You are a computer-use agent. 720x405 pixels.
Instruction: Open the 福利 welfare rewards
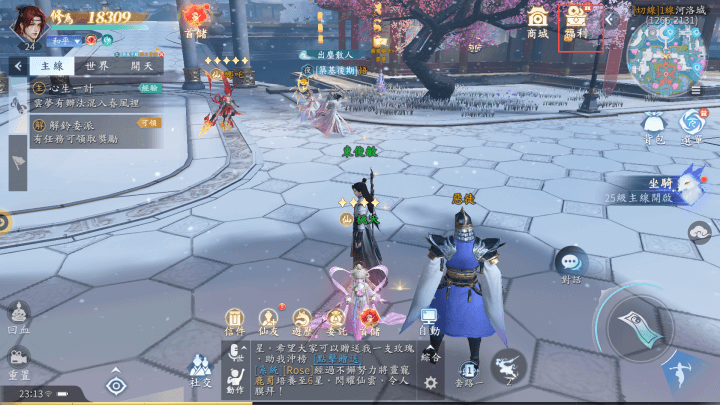574,21
